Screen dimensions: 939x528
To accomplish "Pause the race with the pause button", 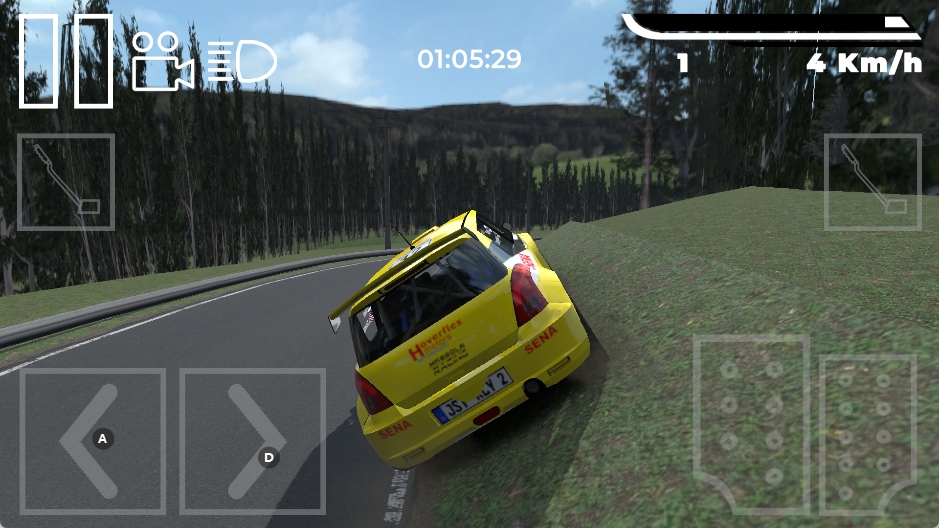I will click(x=66, y=60).
